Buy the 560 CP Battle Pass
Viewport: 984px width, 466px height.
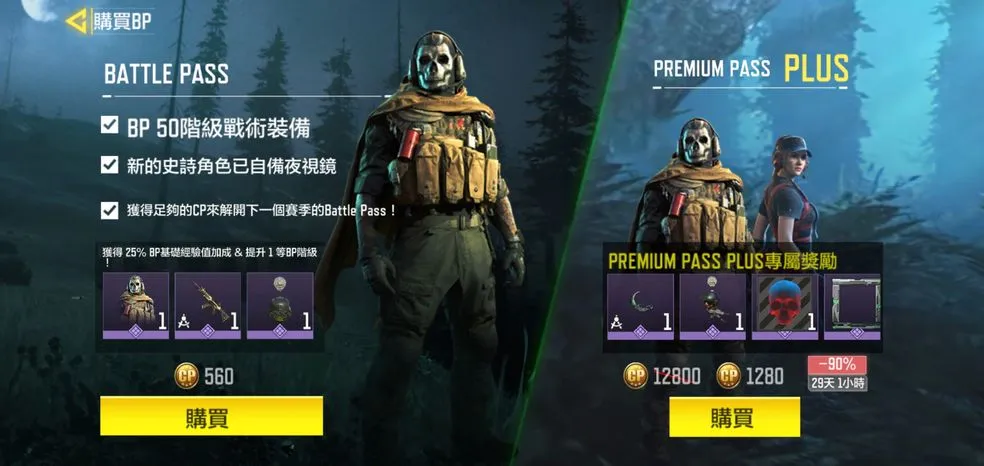click(211, 416)
